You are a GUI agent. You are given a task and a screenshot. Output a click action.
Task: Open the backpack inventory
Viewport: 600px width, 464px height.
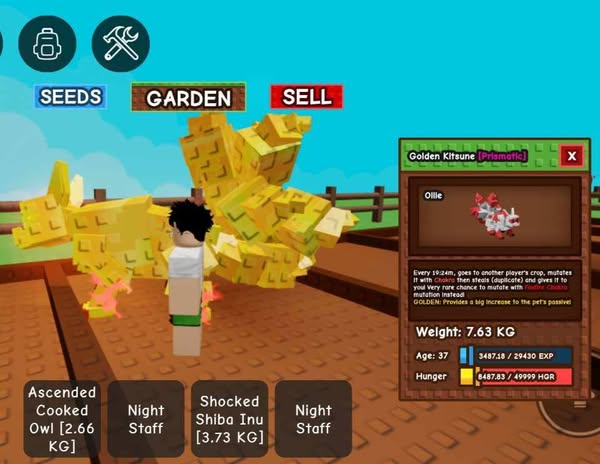[47, 43]
